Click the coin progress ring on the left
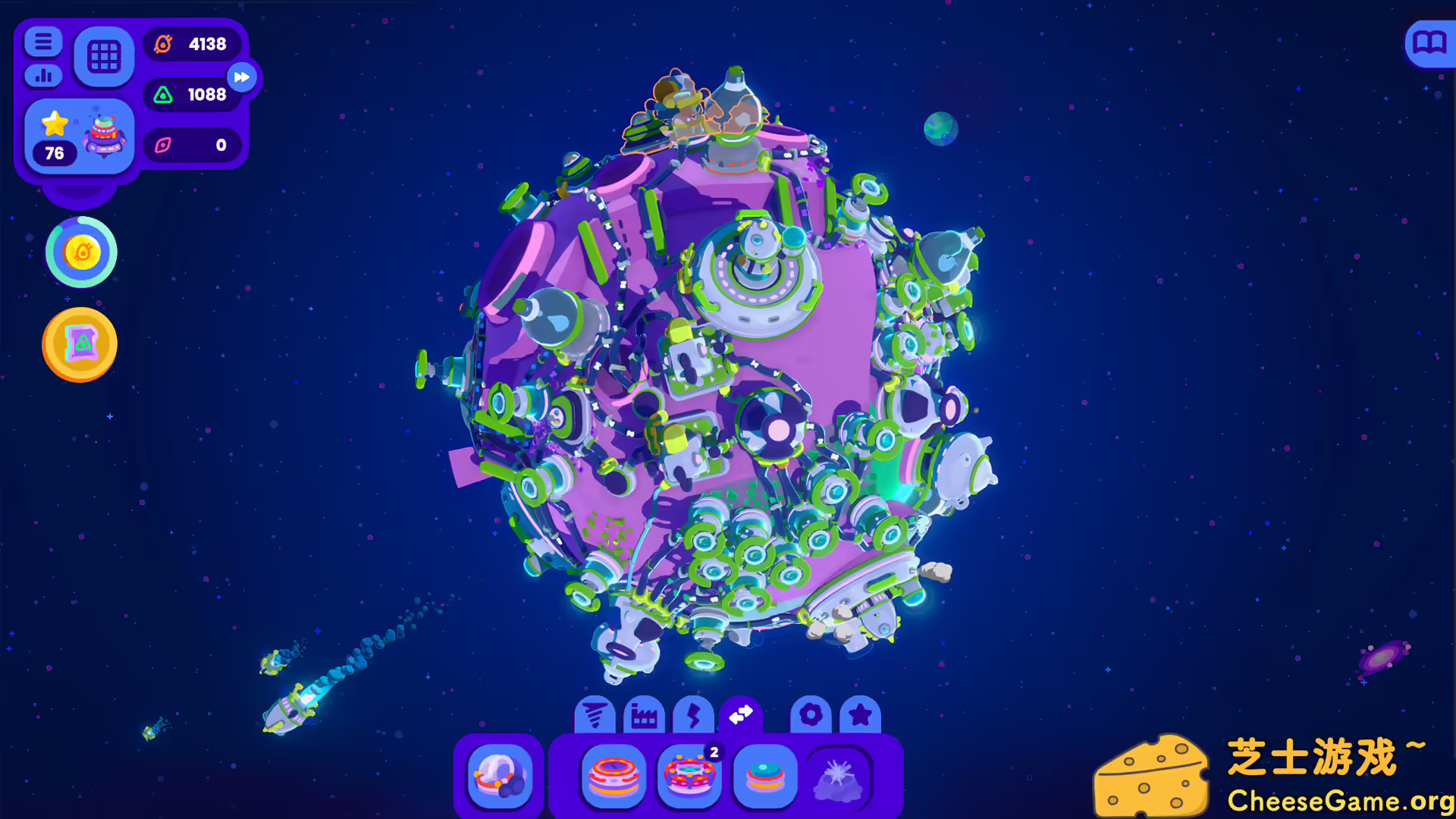Image resolution: width=1456 pixels, height=819 pixels. tap(80, 253)
